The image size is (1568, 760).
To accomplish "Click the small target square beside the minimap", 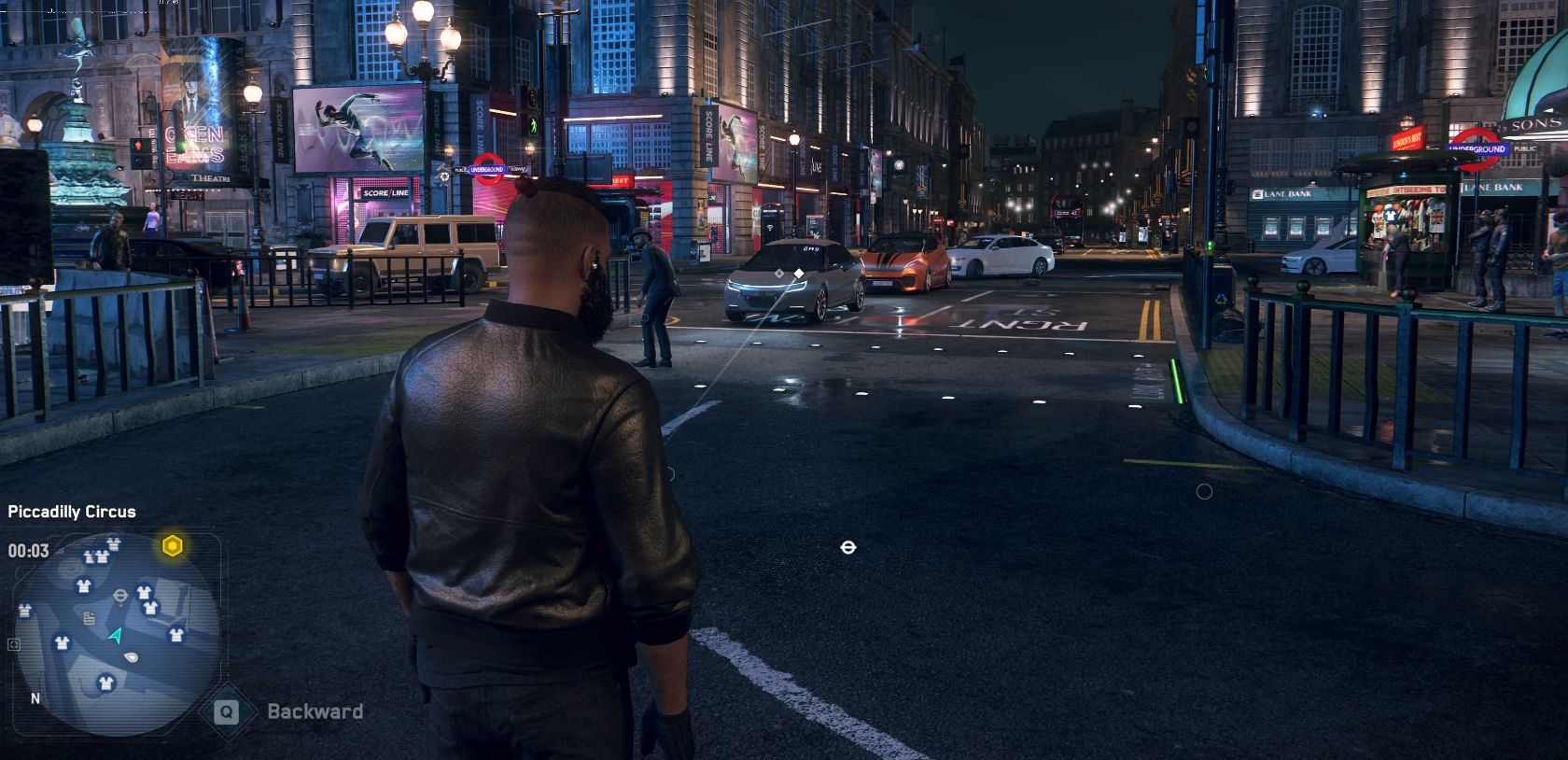I will 13,644.
